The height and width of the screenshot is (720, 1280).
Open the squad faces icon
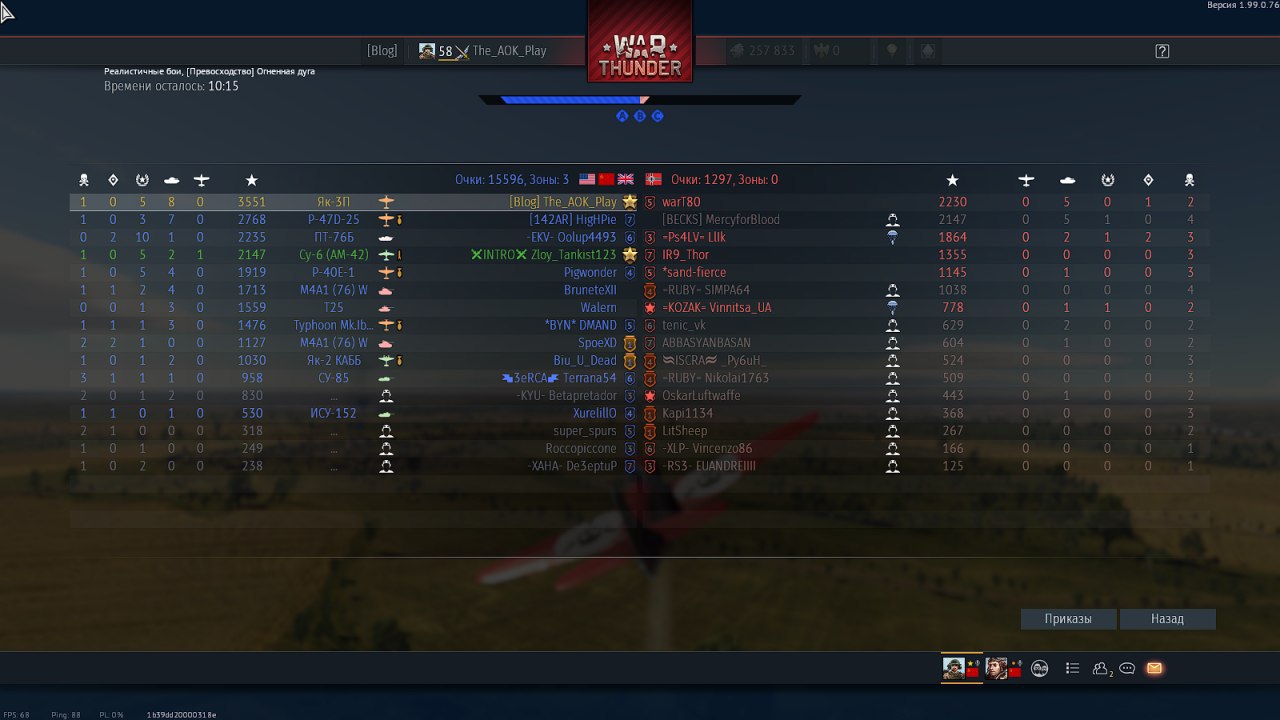coord(1040,668)
